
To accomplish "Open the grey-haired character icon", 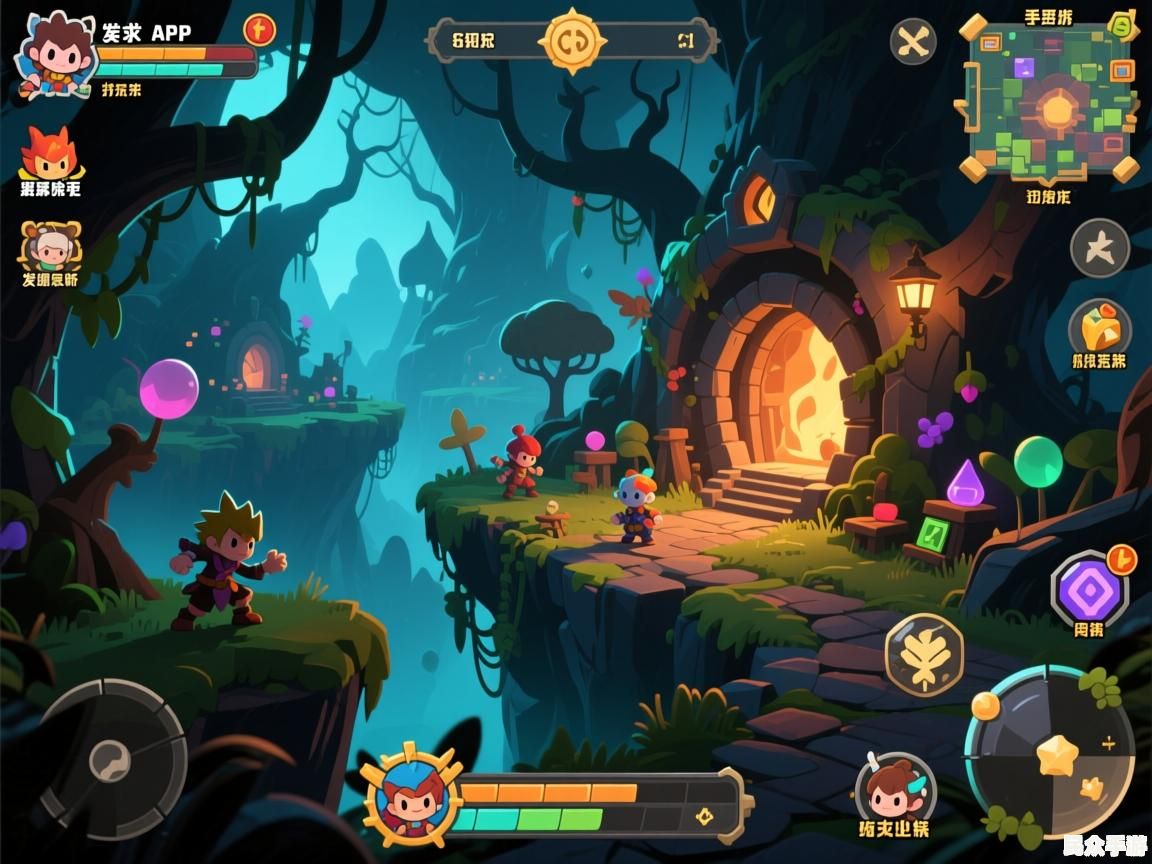I will coord(49,247).
